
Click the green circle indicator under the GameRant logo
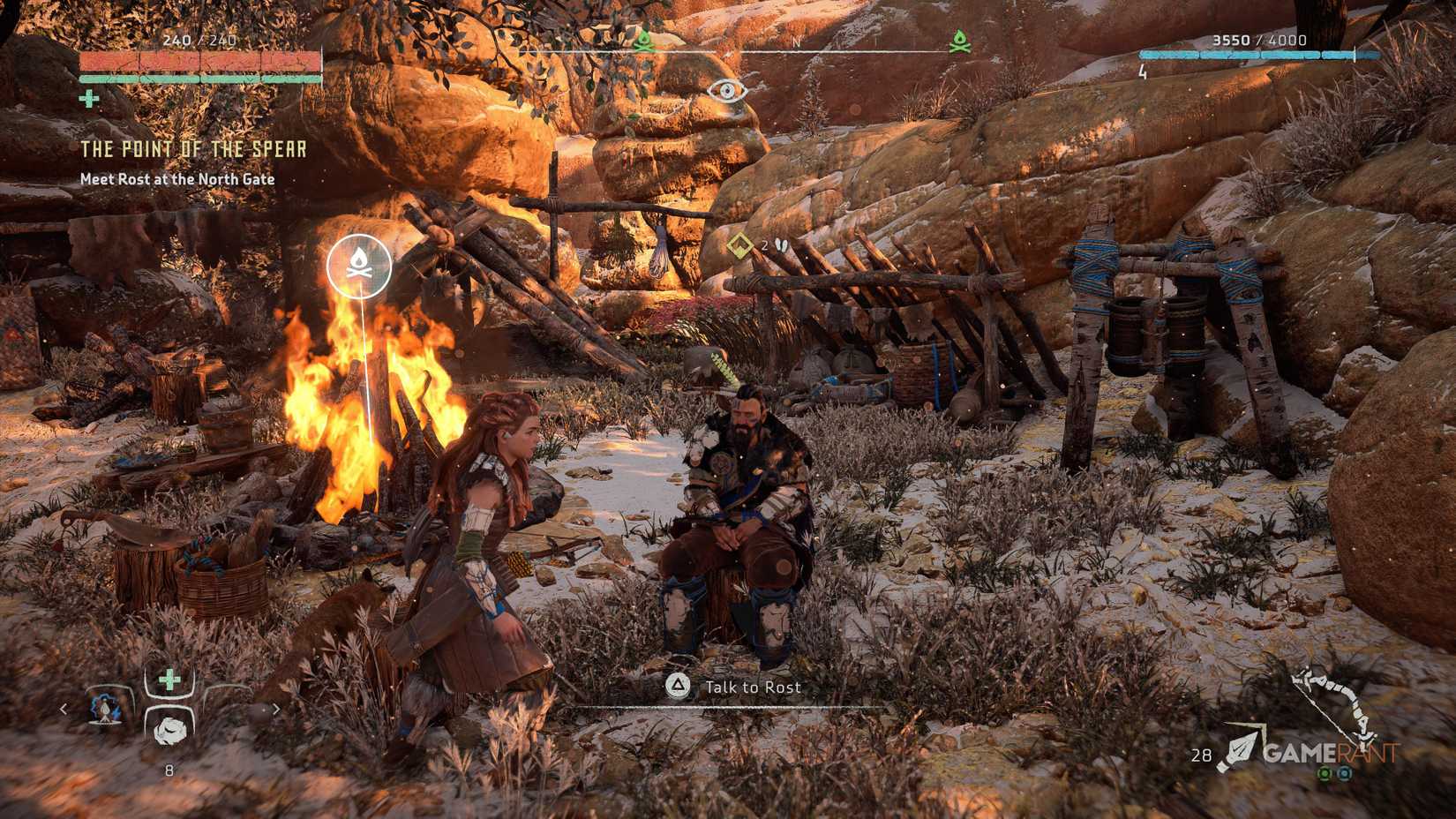(1325, 774)
